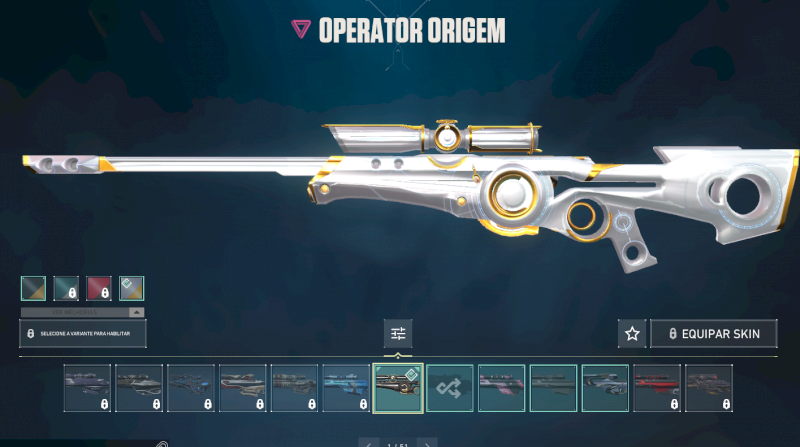The height and width of the screenshot is (447, 800).
Task: Favorite this skin with the star button
Action: coord(632,334)
